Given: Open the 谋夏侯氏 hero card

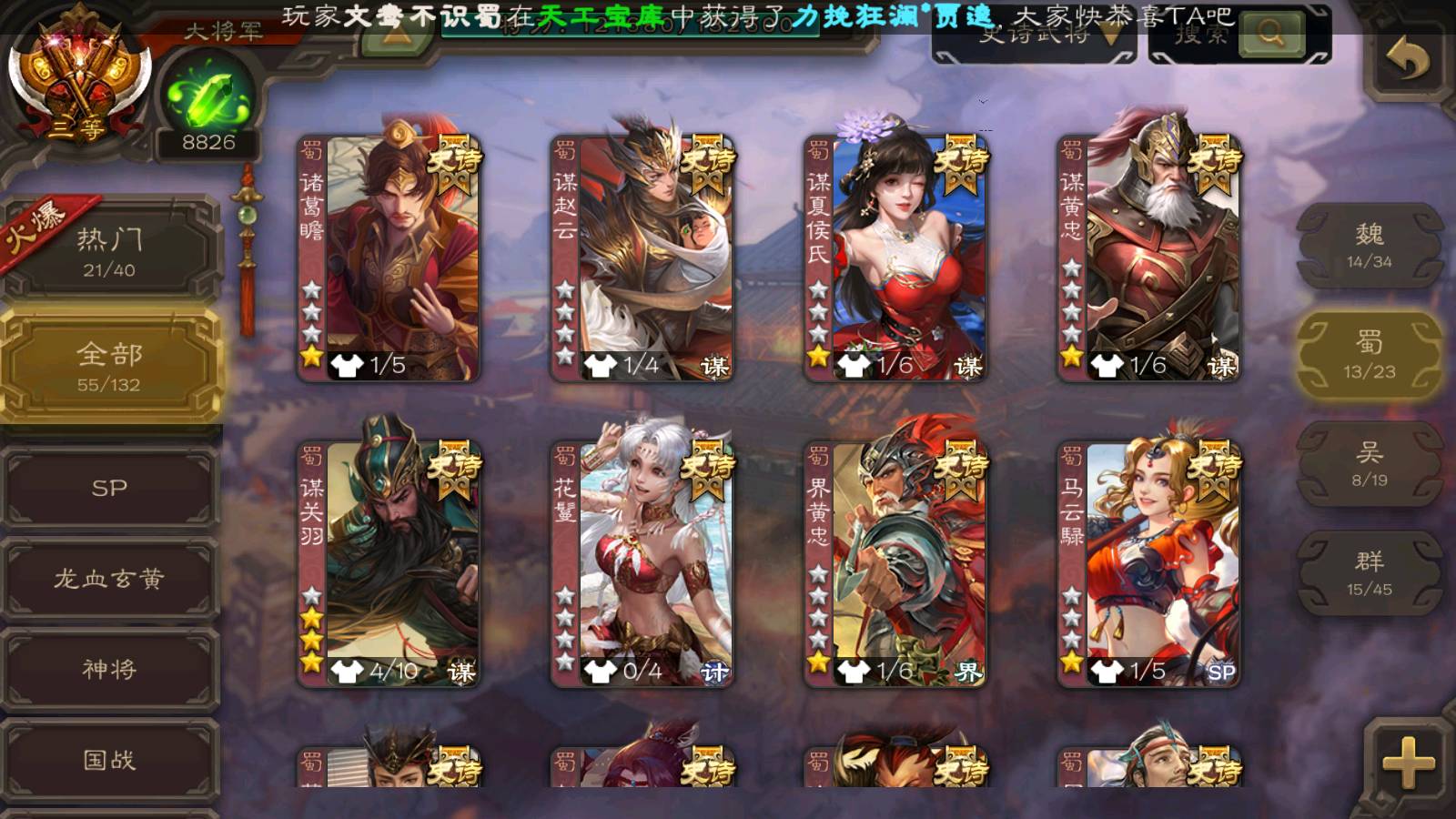Looking at the screenshot, I should [x=895, y=258].
